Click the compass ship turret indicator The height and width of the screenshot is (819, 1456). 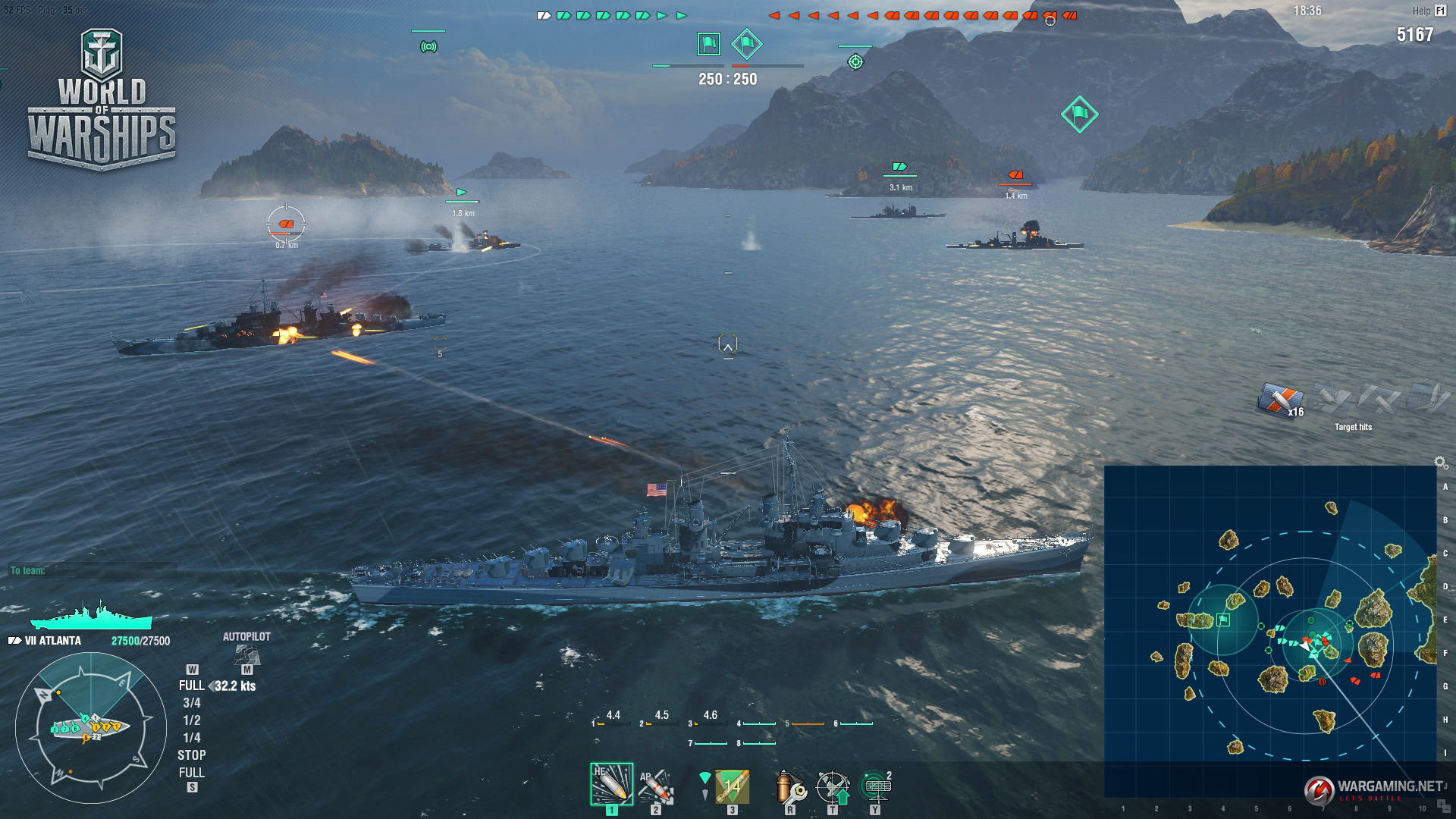[90, 727]
